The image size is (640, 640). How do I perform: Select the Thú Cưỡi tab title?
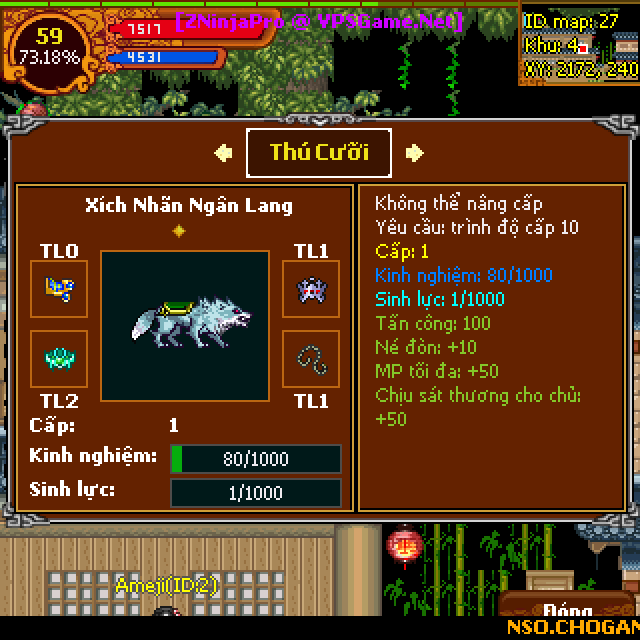point(319,152)
